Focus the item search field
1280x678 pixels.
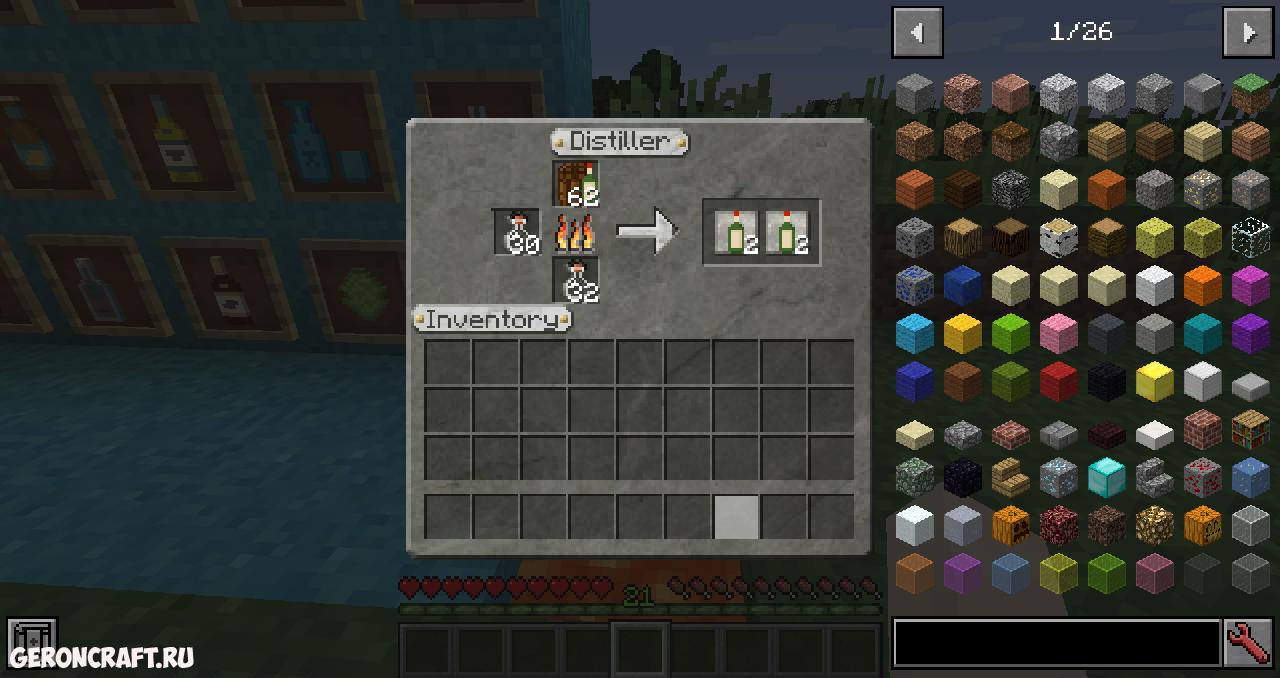click(x=1056, y=643)
